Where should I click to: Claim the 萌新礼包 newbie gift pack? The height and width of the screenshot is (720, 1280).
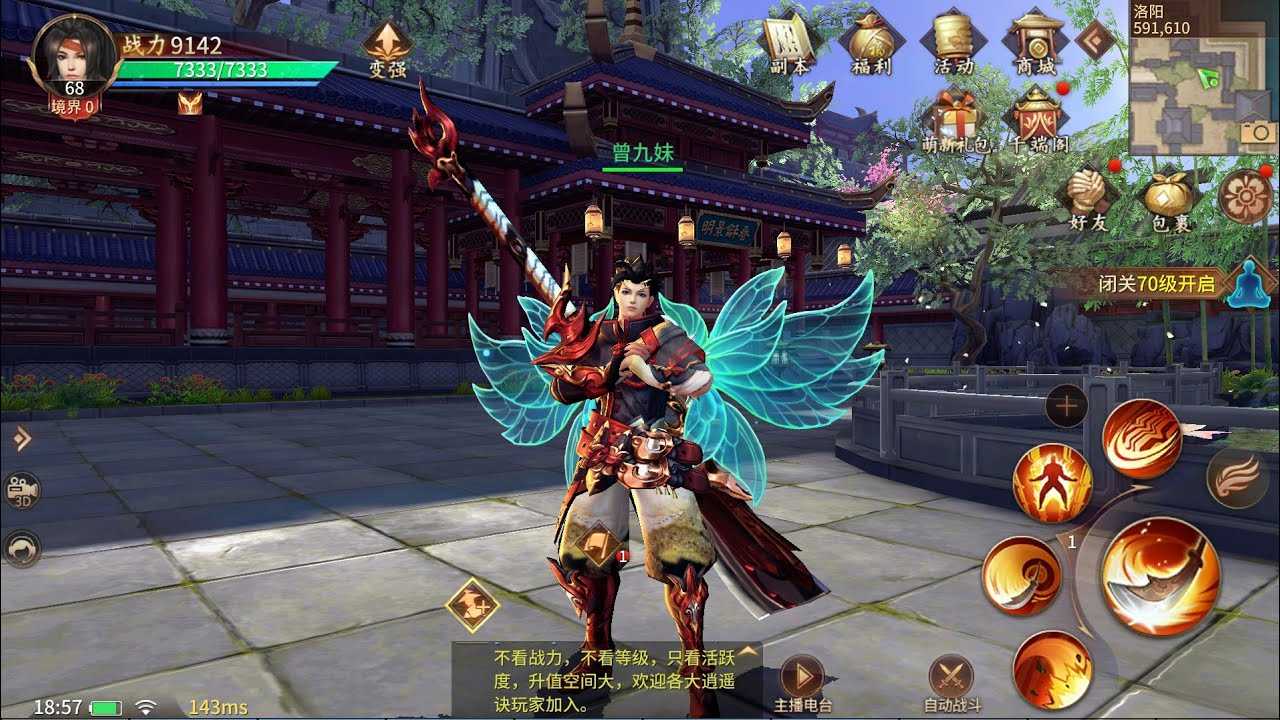[955, 120]
